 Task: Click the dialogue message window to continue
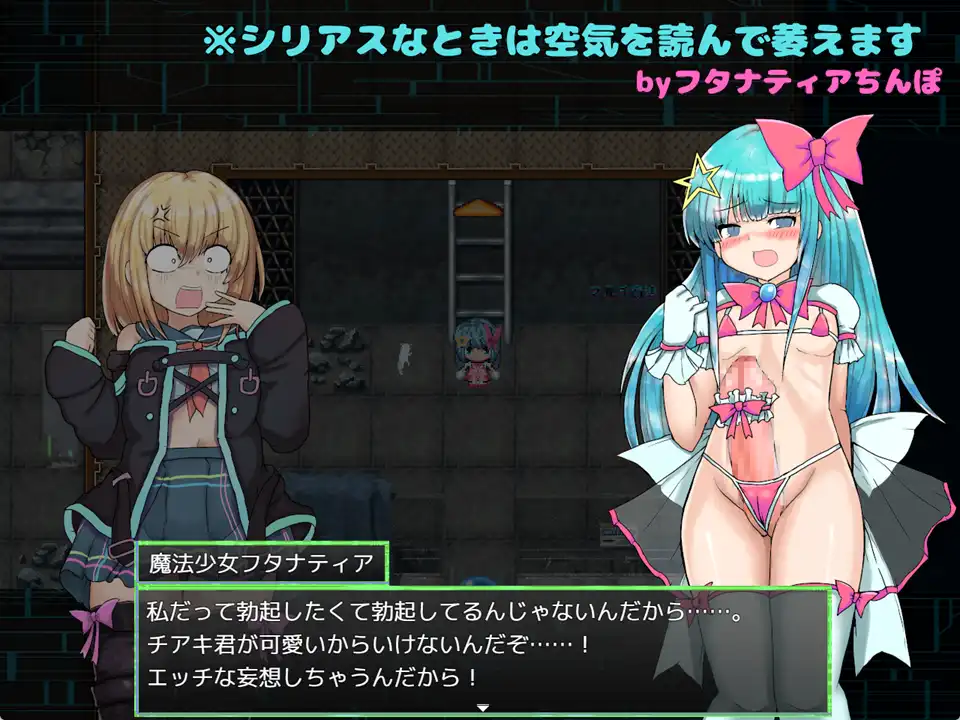click(481, 648)
